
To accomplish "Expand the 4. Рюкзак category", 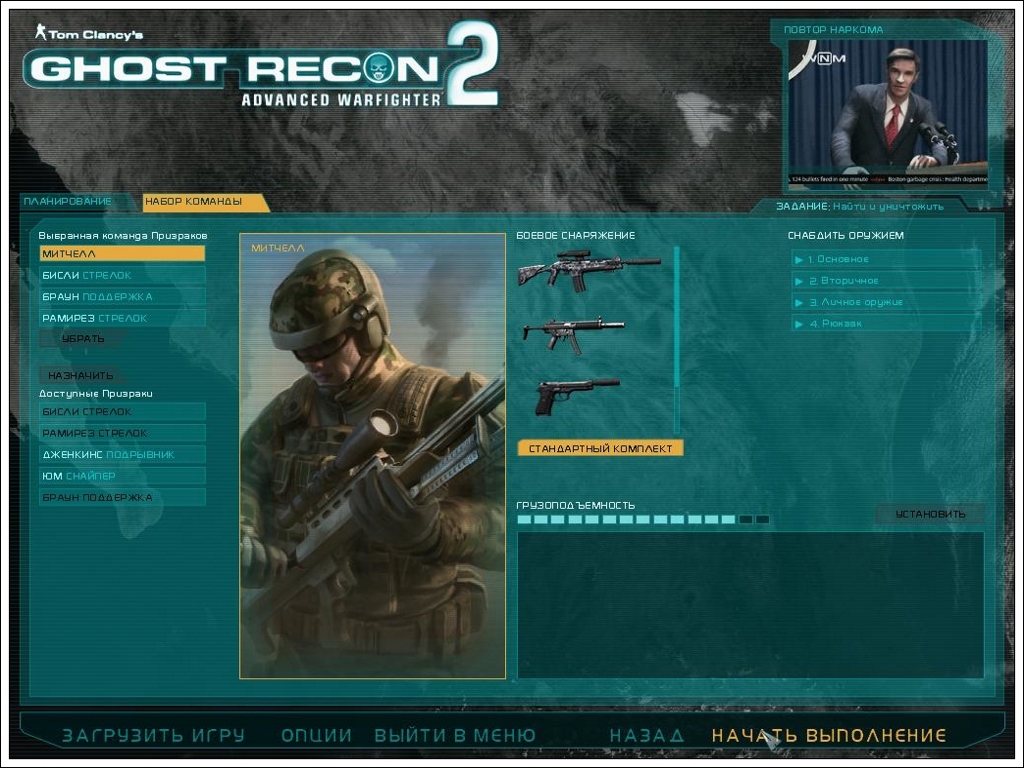I will tap(885, 324).
